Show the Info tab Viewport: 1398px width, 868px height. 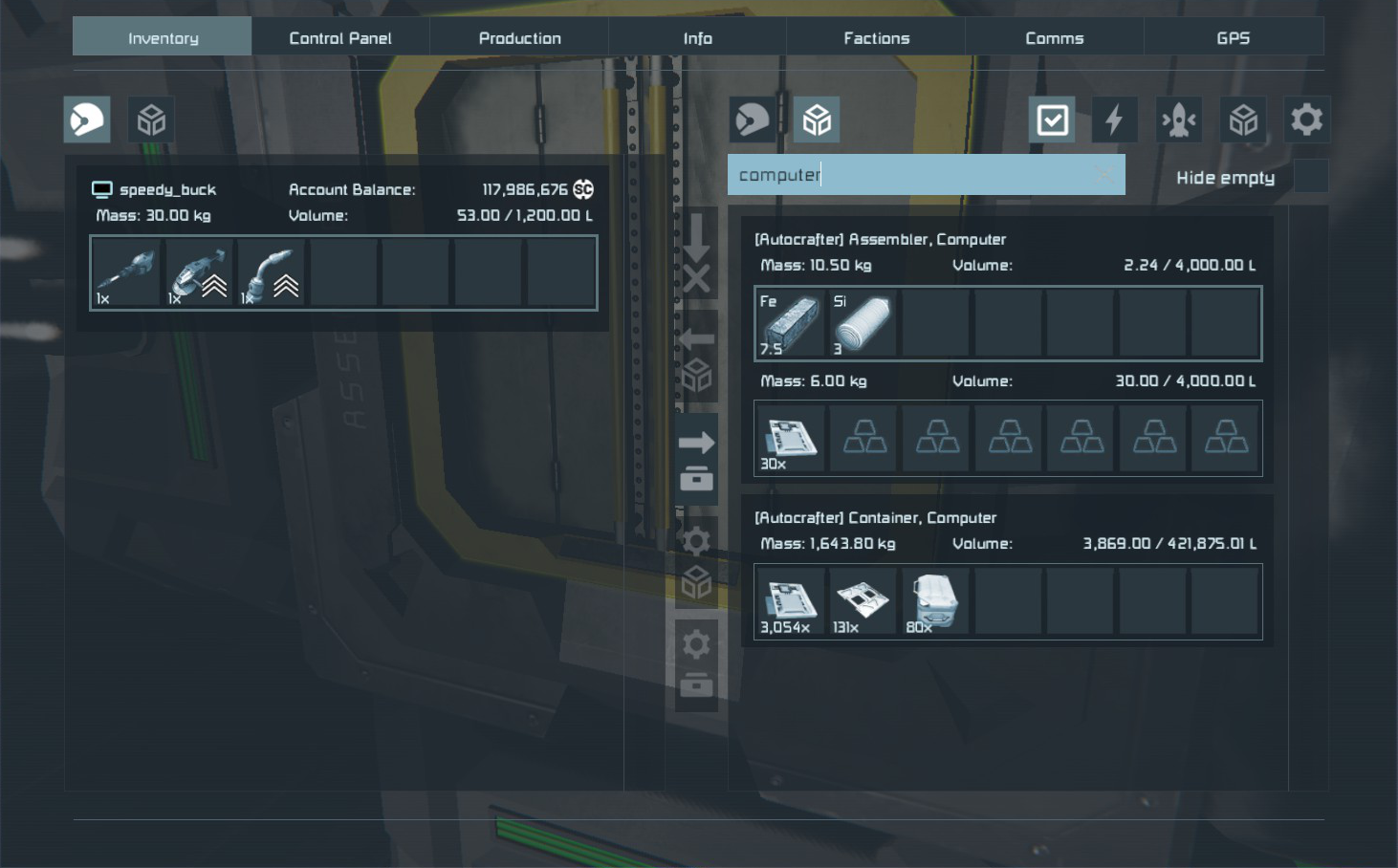[697, 38]
